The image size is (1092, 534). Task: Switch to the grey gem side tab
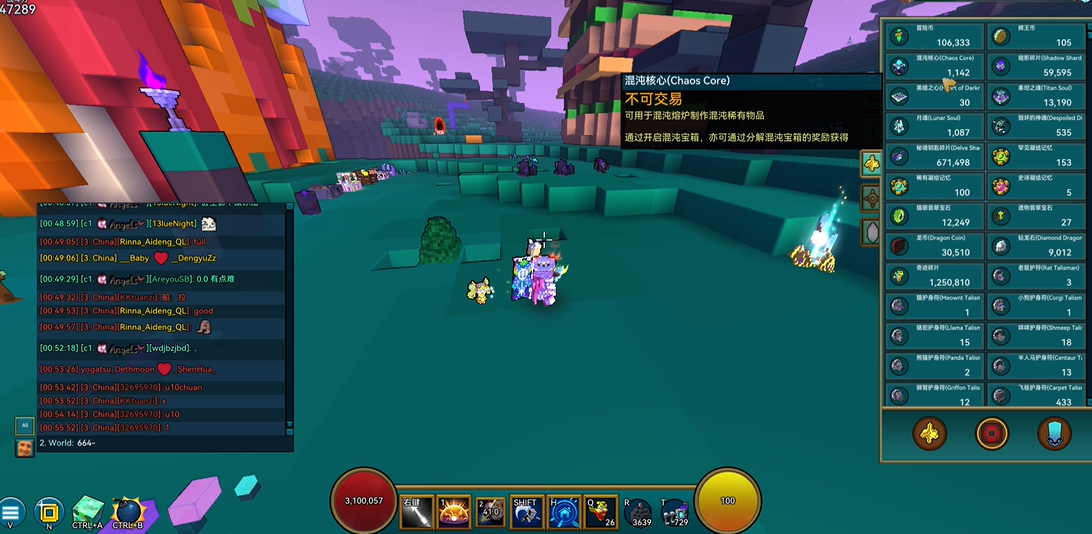tap(871, 232)
